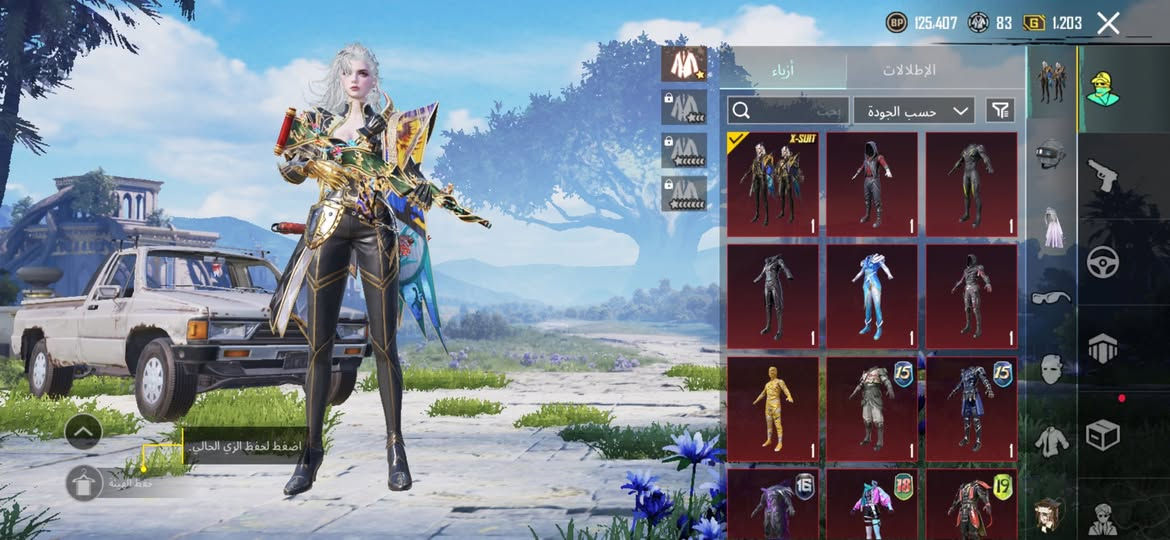Open the crate box category
Screen dimensions: 1170x540
click(x=1102, y=435)
